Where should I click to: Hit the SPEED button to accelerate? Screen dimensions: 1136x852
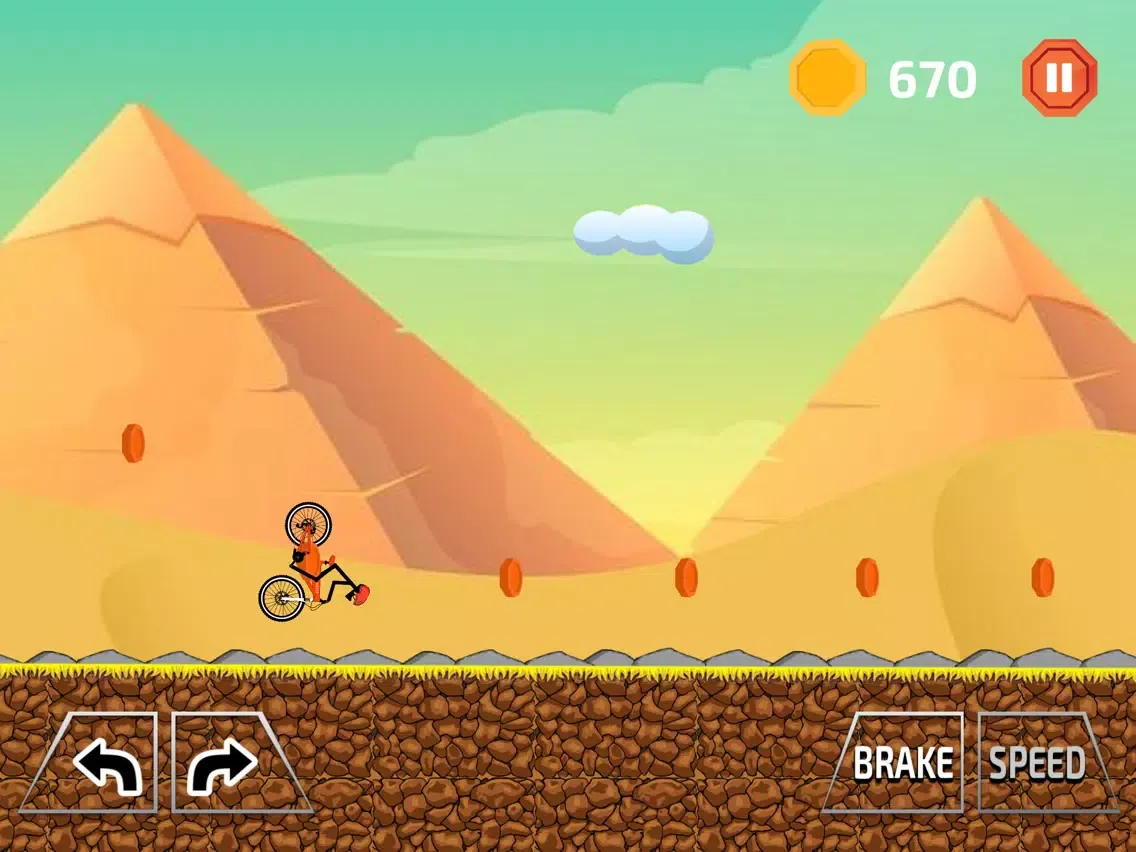(x=1038, y=763)
